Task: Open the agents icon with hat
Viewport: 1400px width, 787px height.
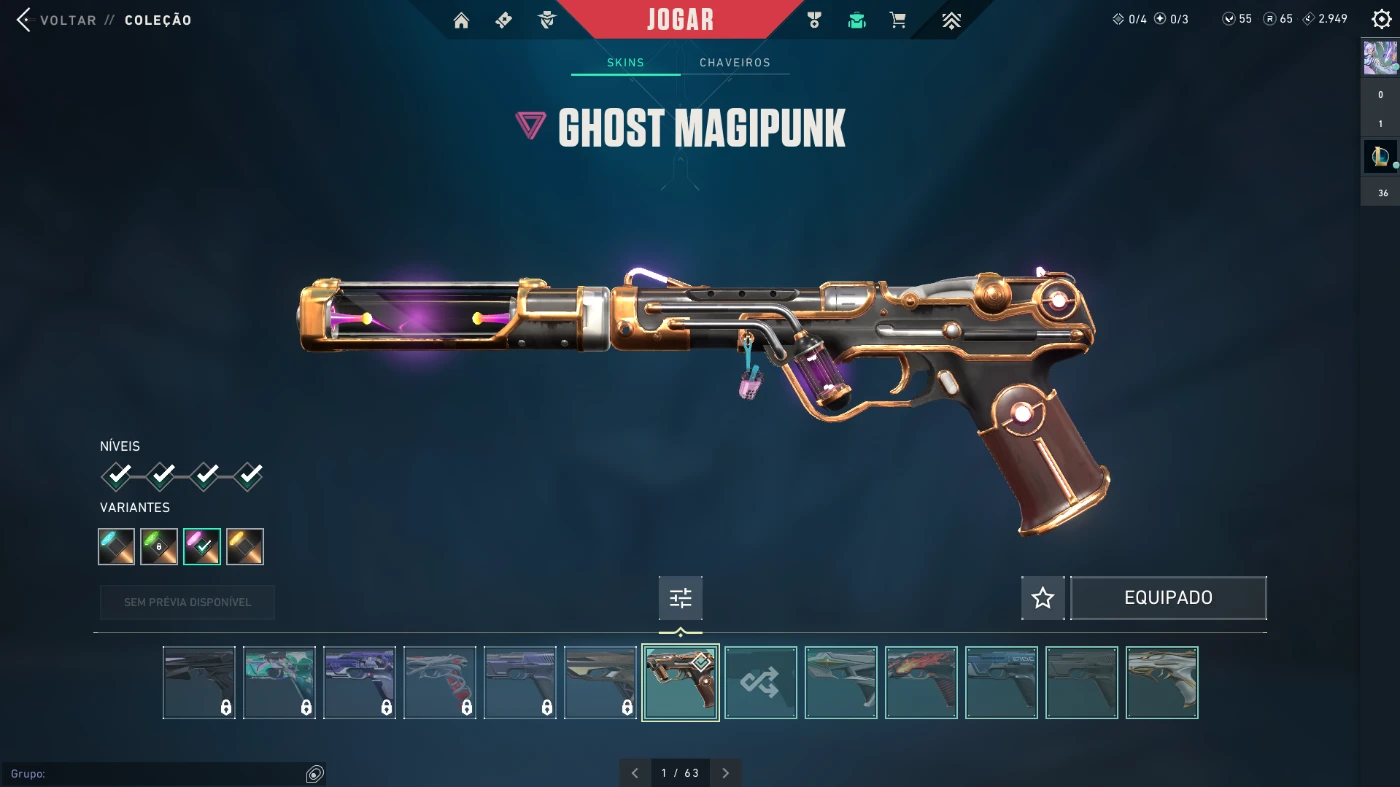Action: [x=547, y=20]
